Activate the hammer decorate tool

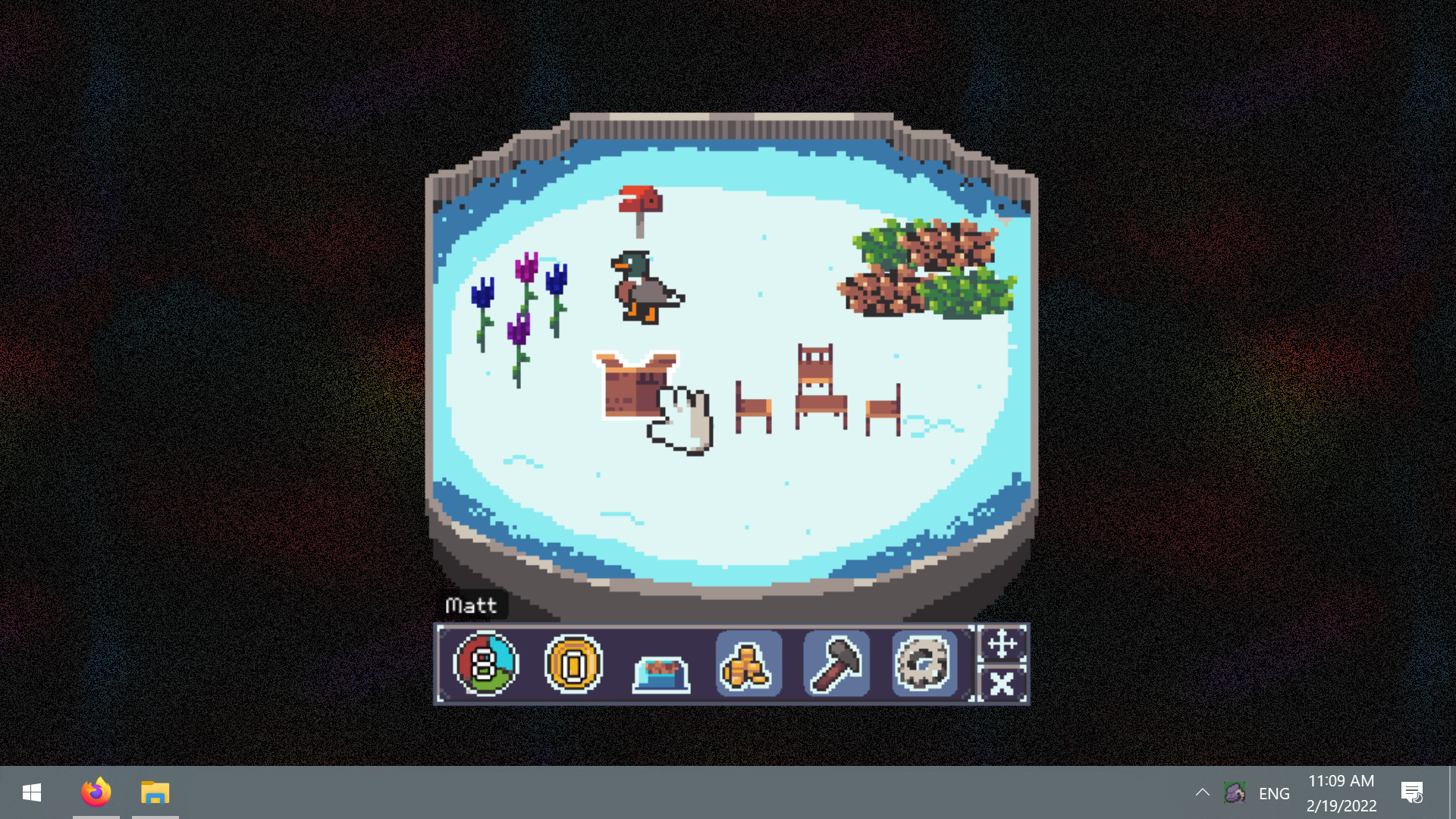coord(835,664)
